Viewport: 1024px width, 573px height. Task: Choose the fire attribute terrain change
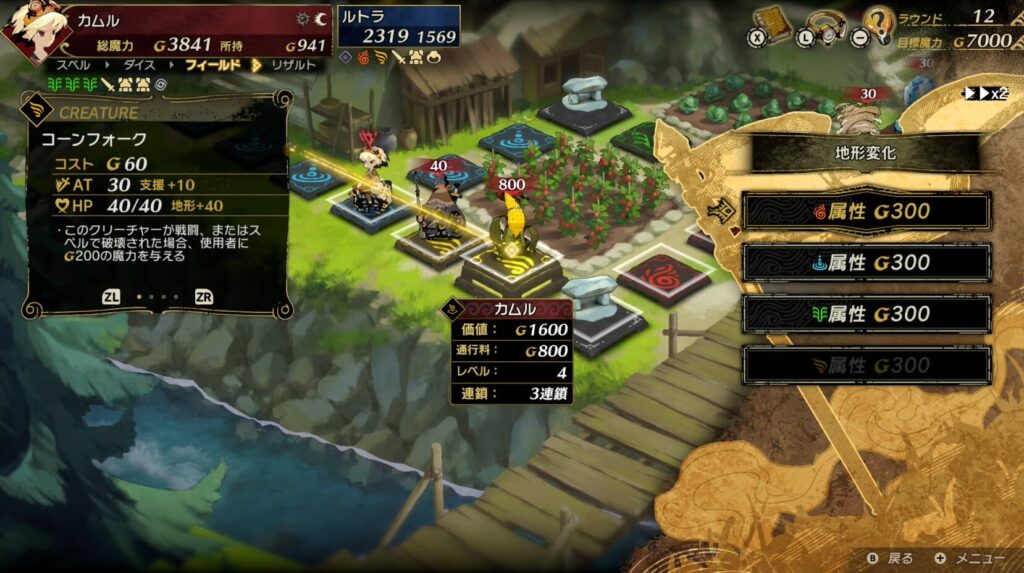pos(866,211)
